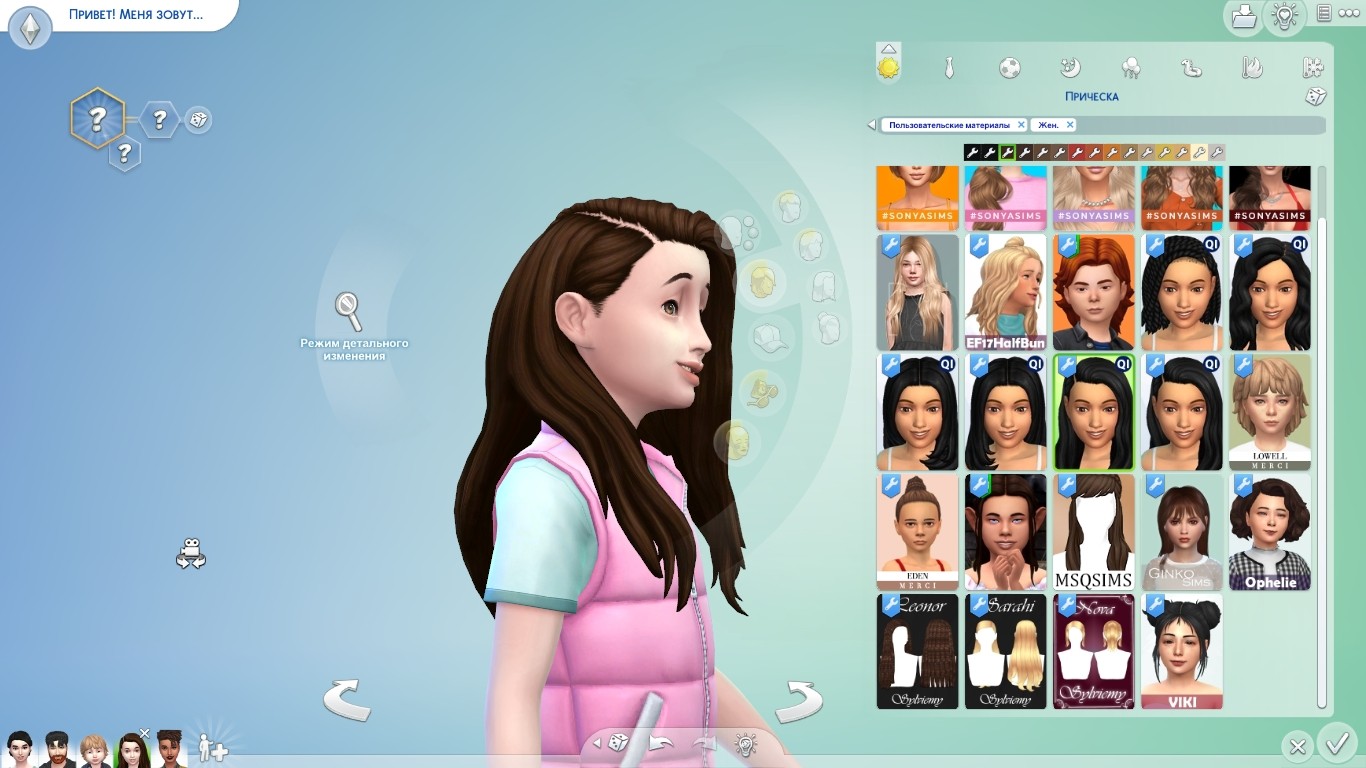This screenshot has width=1366, height=768.
Task: Choose the MSQSIMS hairstyle thumbnail
Action: [1093, 532]
